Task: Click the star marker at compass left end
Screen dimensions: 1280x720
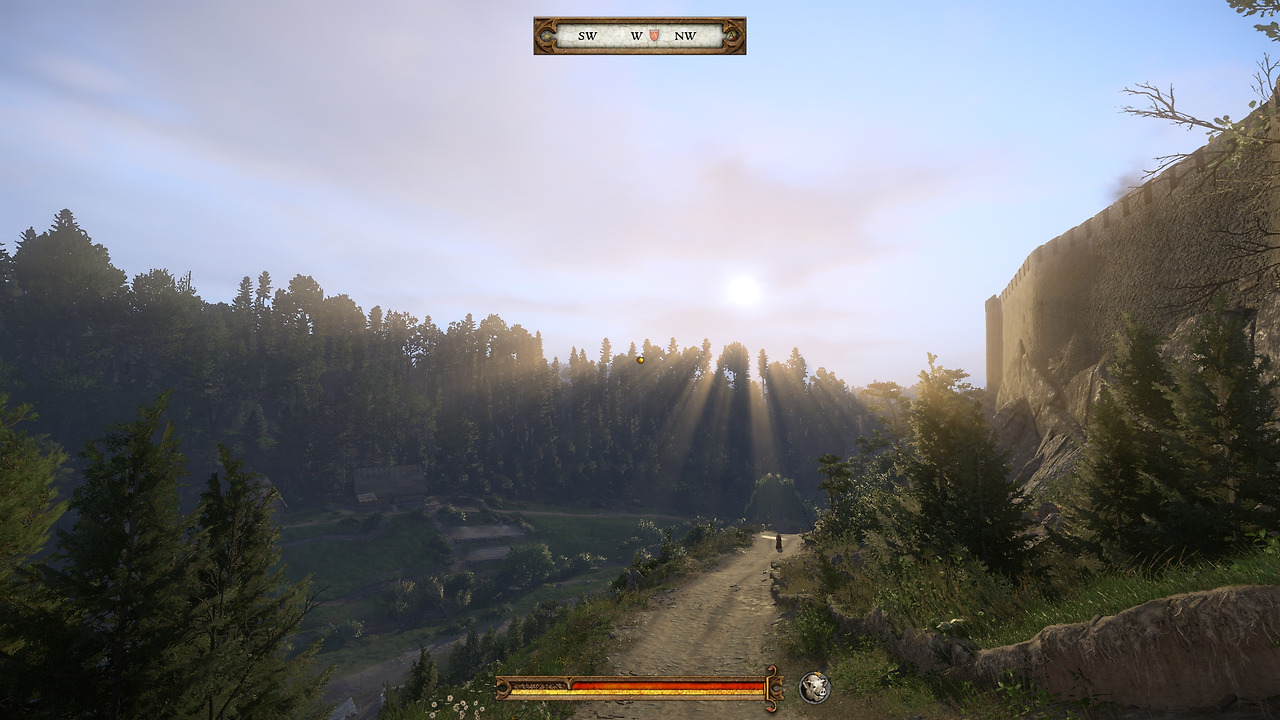Action: coord(547,36)
